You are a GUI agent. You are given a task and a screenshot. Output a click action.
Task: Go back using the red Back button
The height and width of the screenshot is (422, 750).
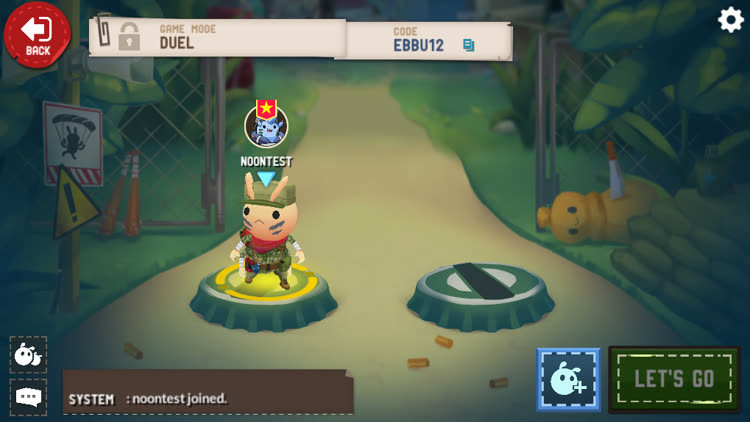(x=37, y=34)
